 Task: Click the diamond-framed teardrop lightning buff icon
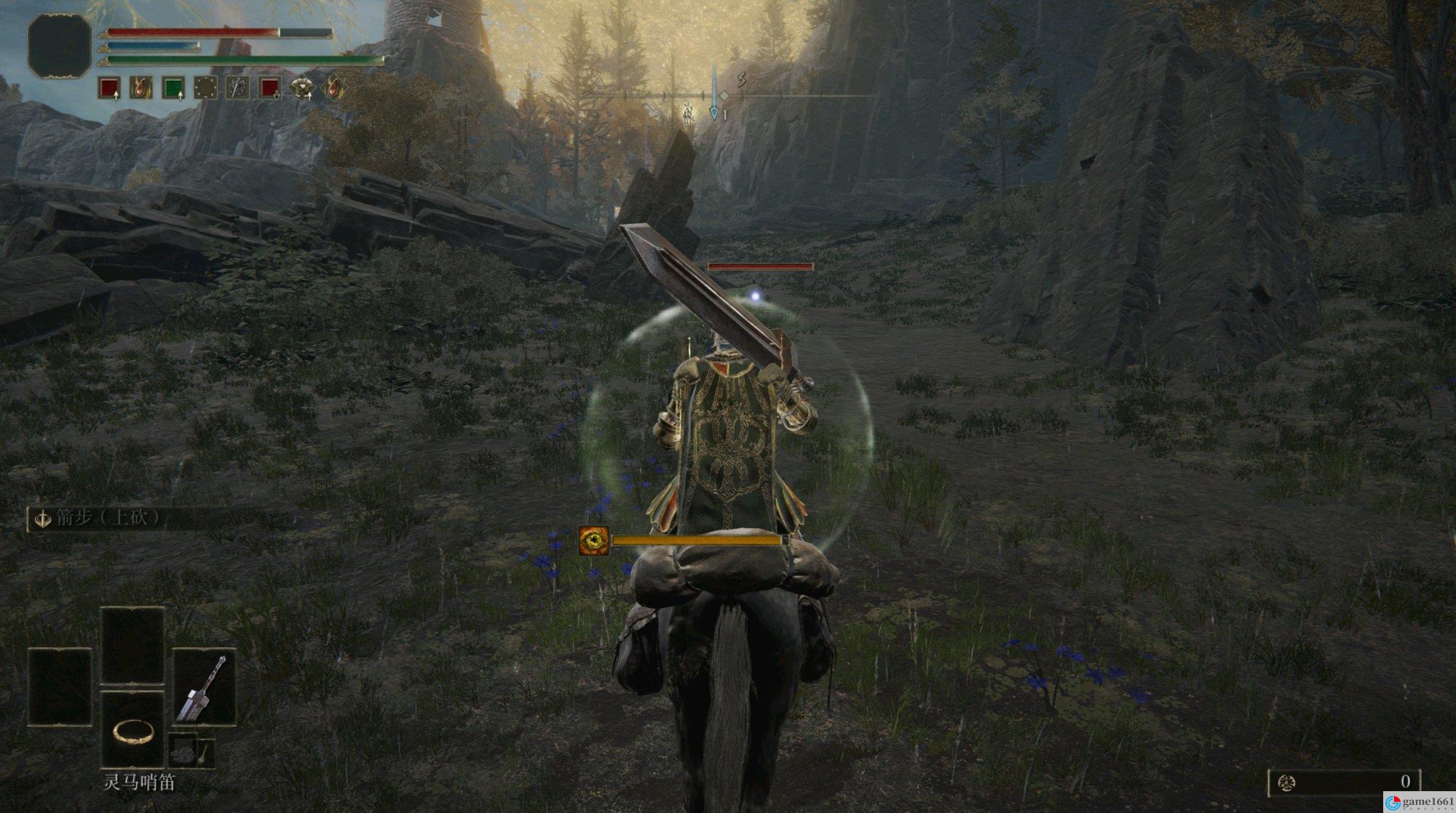(333, 88)
